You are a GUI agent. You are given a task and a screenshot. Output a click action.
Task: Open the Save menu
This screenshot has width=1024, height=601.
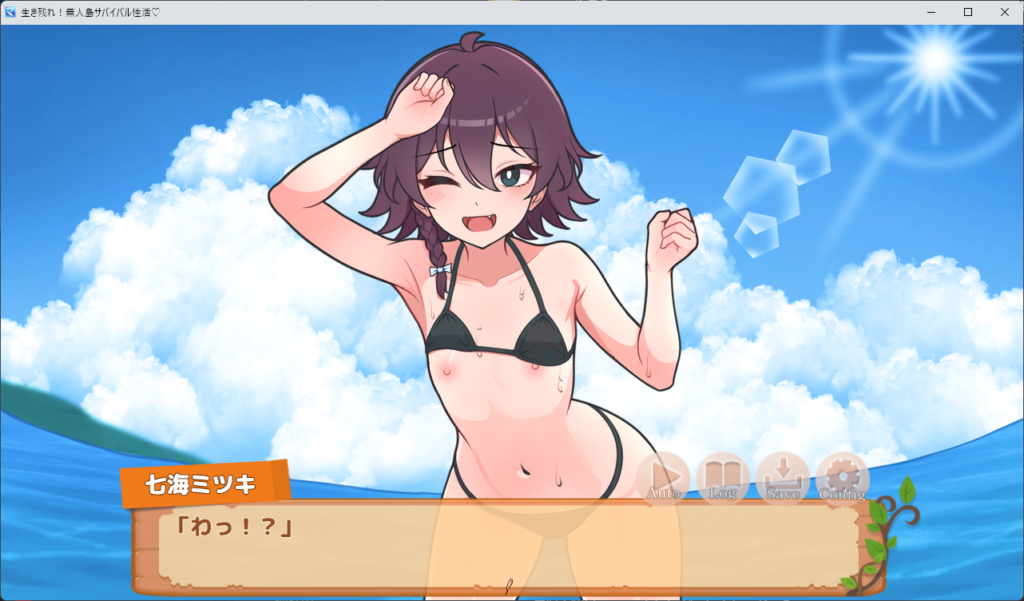[x=782, y=476]
